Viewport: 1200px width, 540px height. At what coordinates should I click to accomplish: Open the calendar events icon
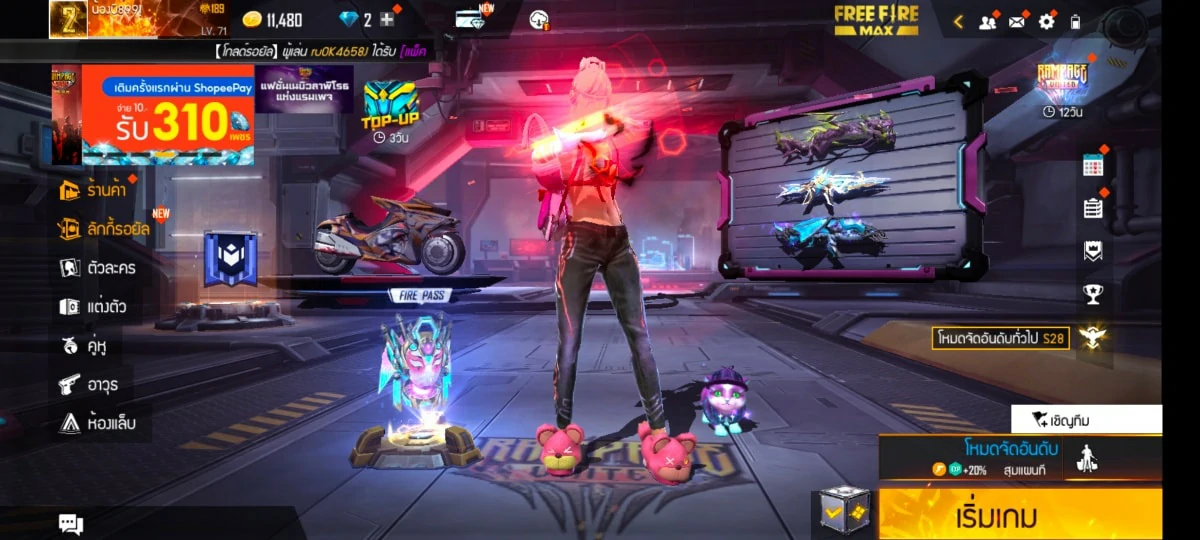[x=1093, y=166]
